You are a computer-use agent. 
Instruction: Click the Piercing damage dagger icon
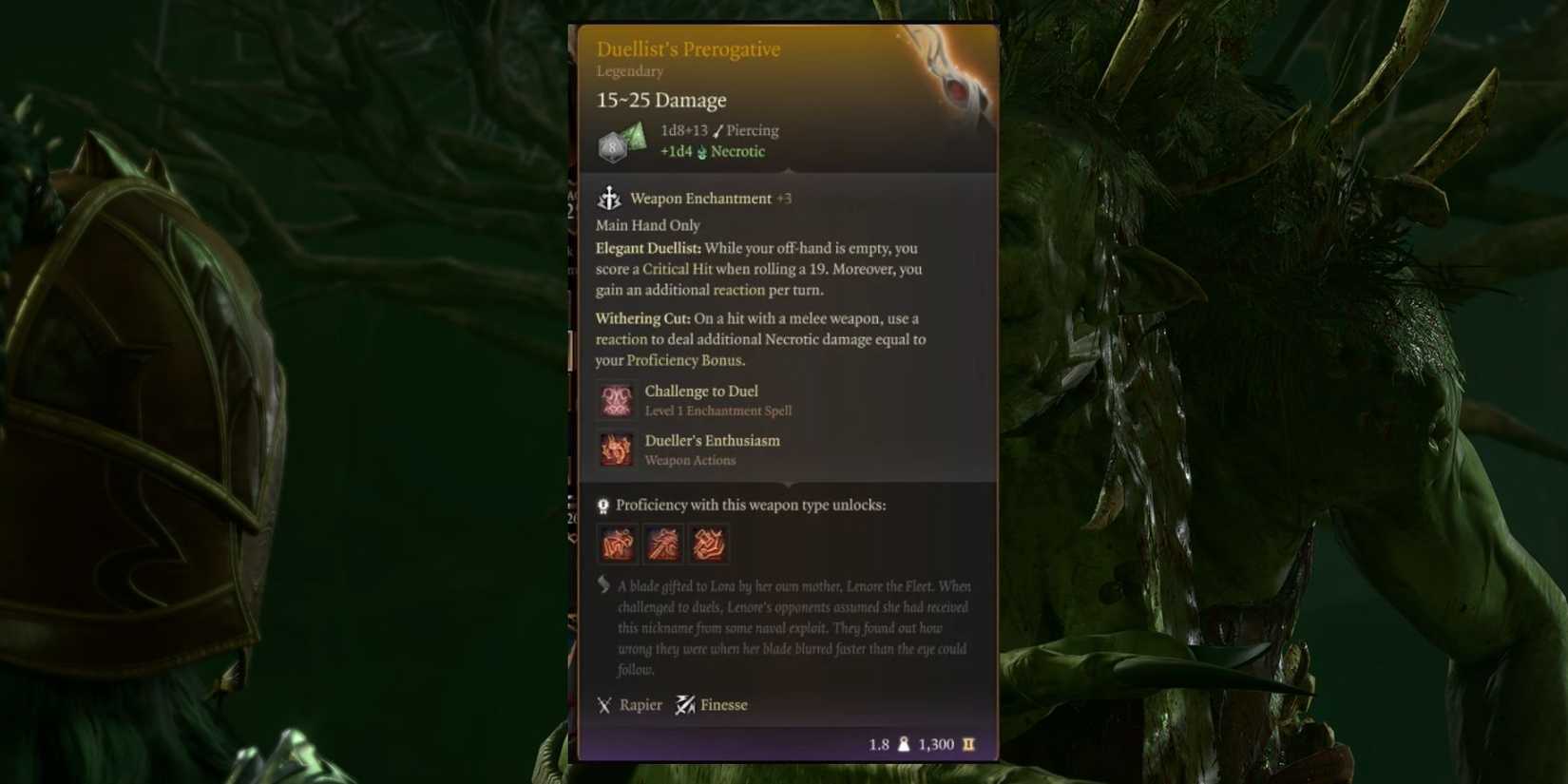tap(715, 130)
